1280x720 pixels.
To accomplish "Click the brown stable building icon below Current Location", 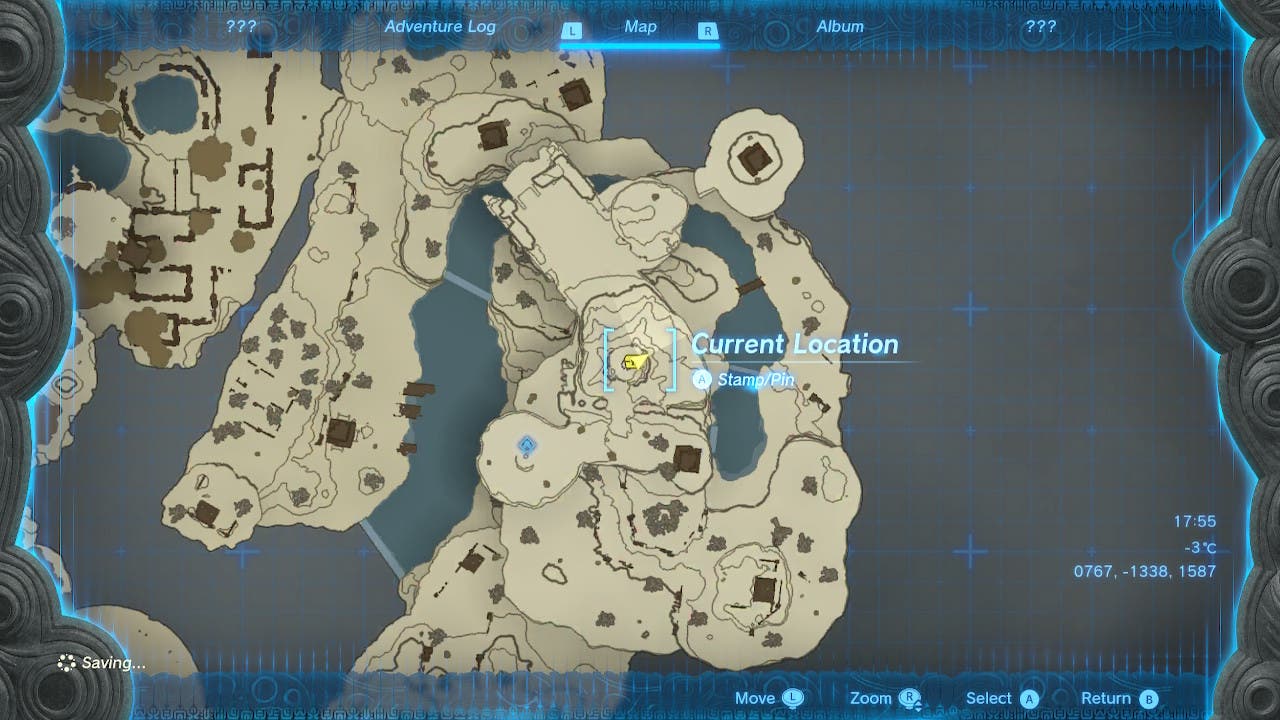I will [688, 461].
